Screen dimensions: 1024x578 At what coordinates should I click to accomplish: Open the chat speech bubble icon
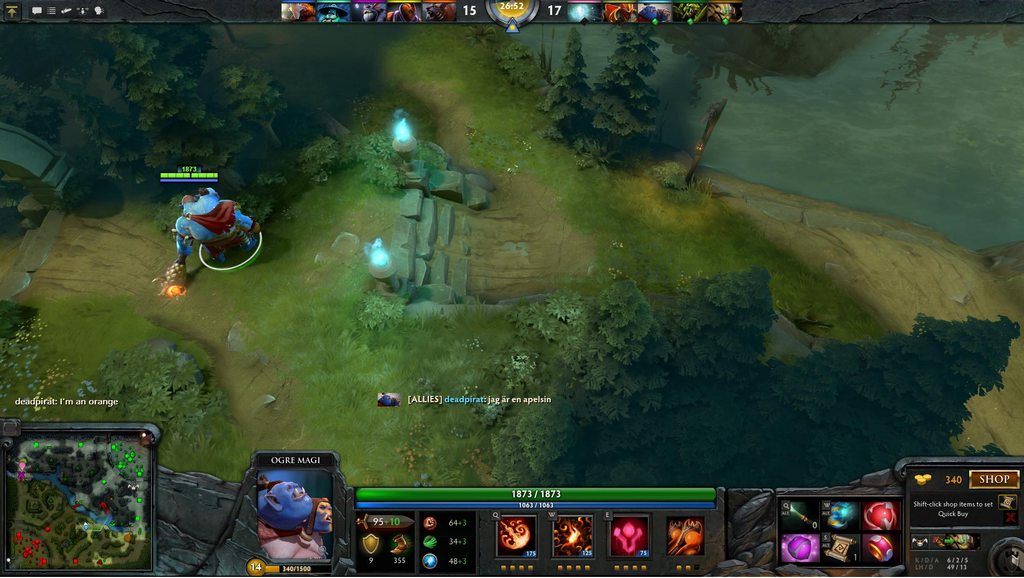click(36, 11)
